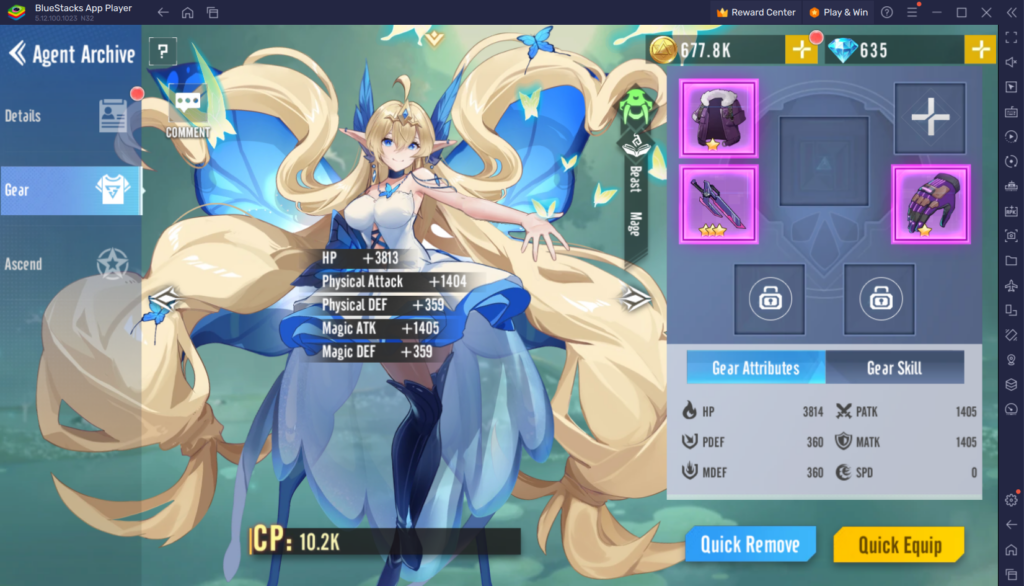Viewport: 1024px width, 586px height.
Task: Add more gold coins with plus button
Action: pyautogui.click(x=801, y=49)
